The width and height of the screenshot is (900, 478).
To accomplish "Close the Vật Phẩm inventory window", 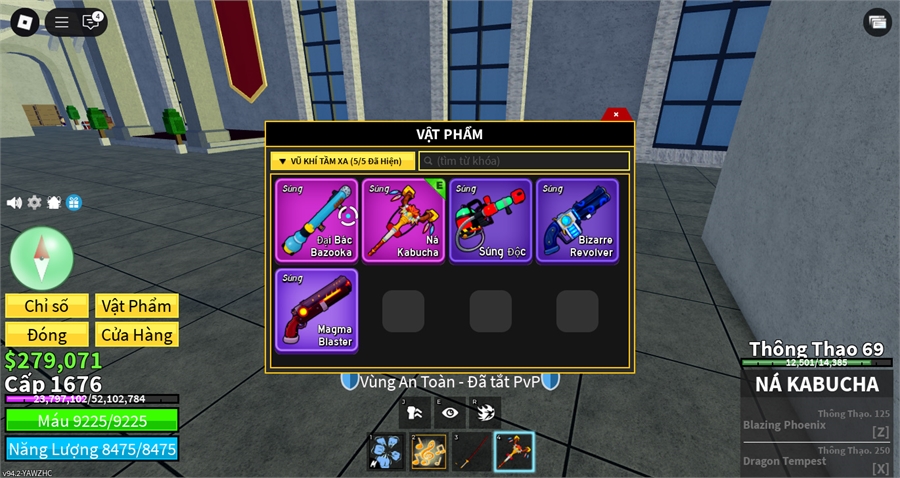I will tap(617, 114).
